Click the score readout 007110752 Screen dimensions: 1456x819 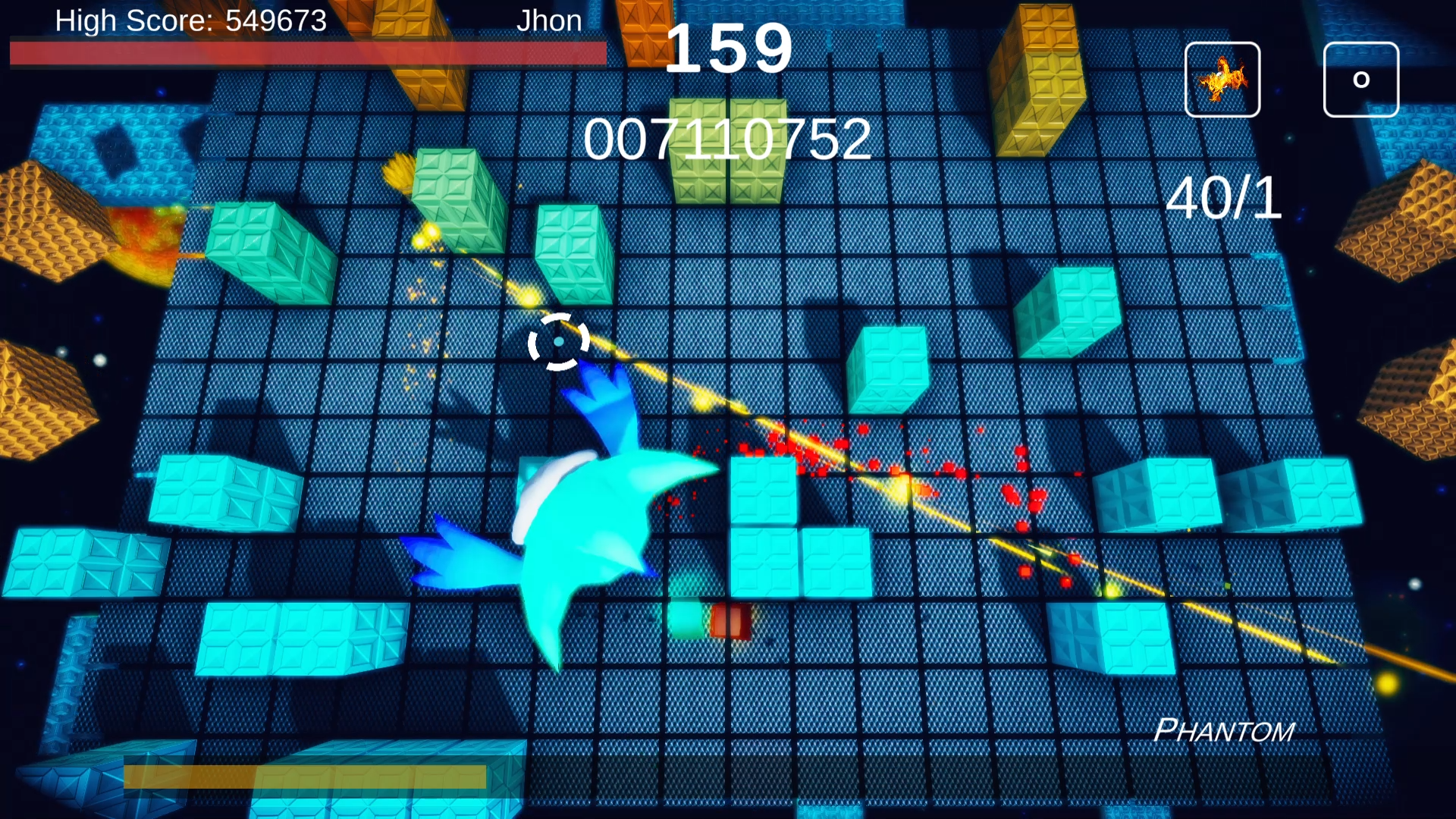click(728, 139)
